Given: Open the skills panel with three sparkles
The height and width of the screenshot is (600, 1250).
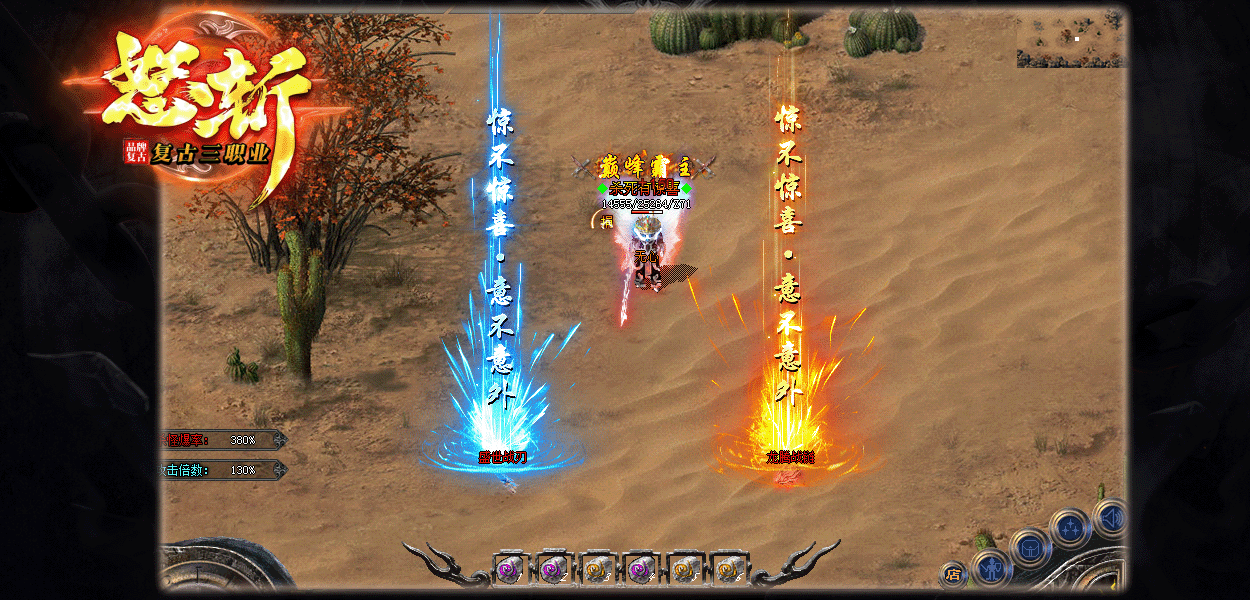Looking at the screenshot, I should (x=1070, y=527).
